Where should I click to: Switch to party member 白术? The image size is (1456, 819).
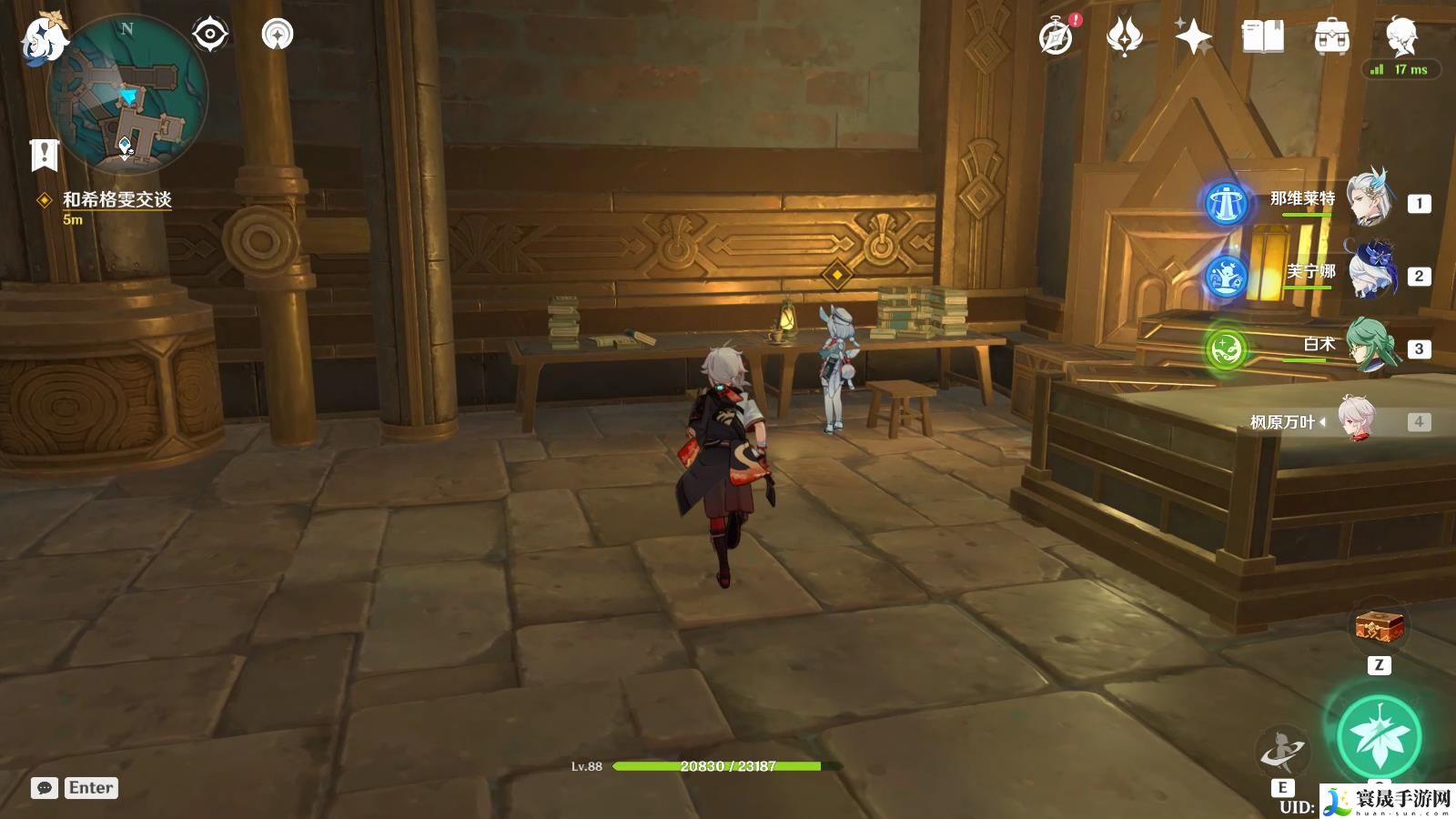click(x=1368, y=346)
